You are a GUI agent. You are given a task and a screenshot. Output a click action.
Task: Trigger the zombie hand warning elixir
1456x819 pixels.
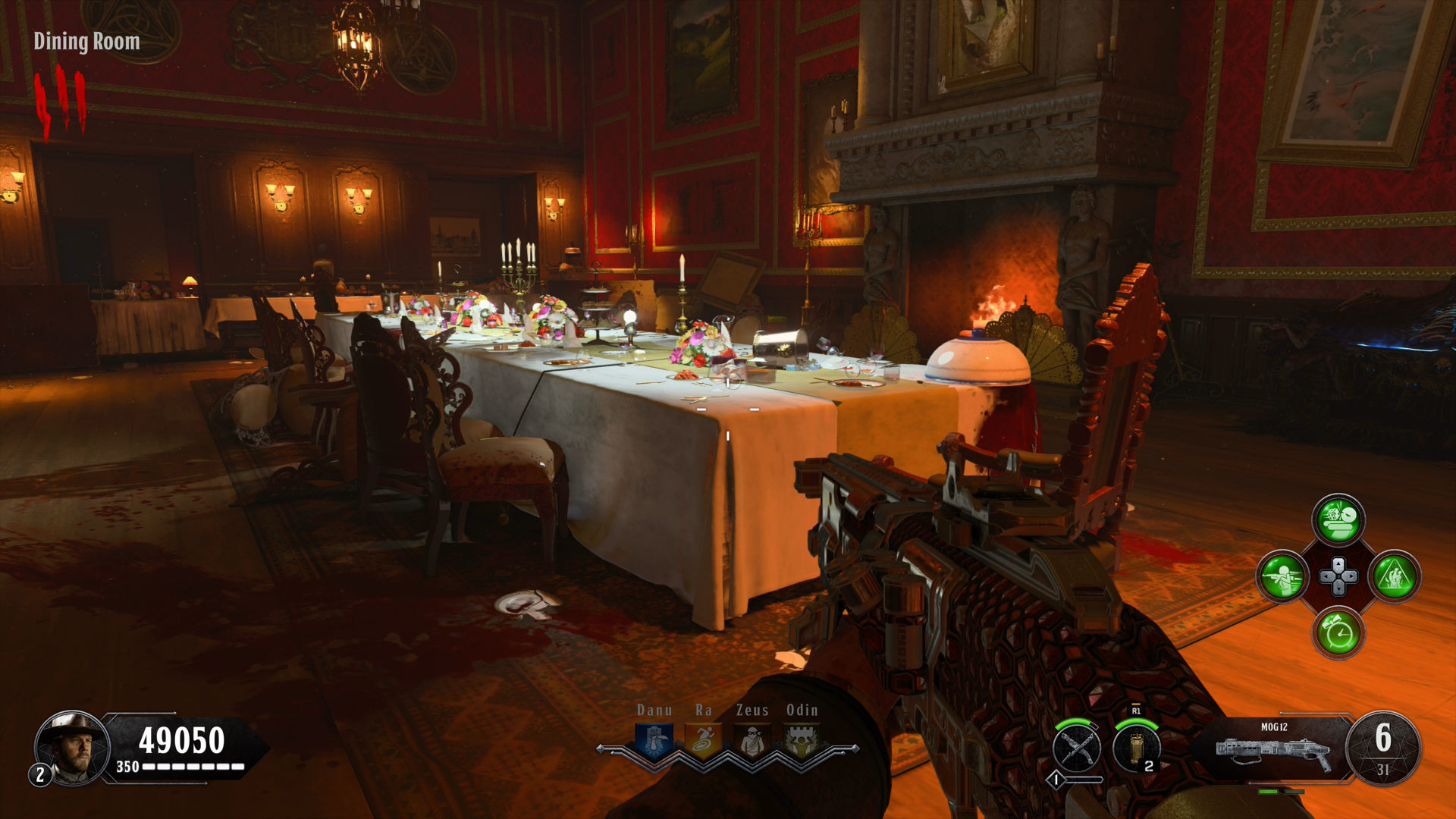pyautogui.click(x=1395, y=576)
